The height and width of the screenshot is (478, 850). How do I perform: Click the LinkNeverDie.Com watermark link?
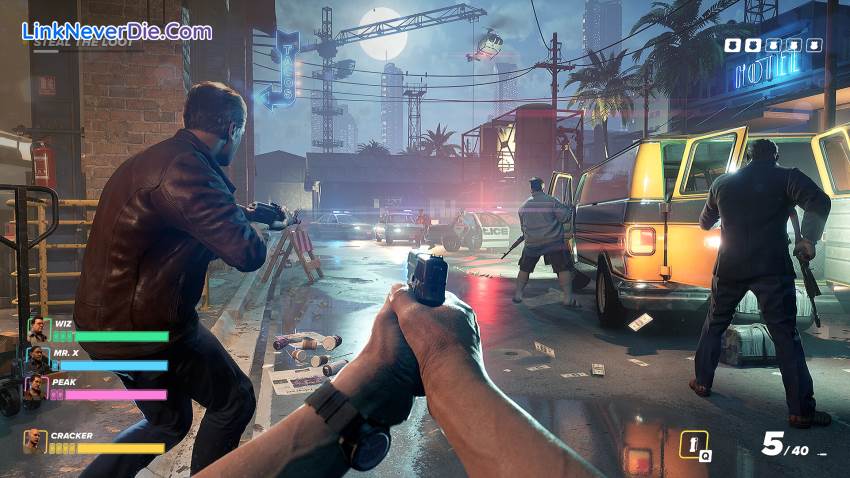116,31
